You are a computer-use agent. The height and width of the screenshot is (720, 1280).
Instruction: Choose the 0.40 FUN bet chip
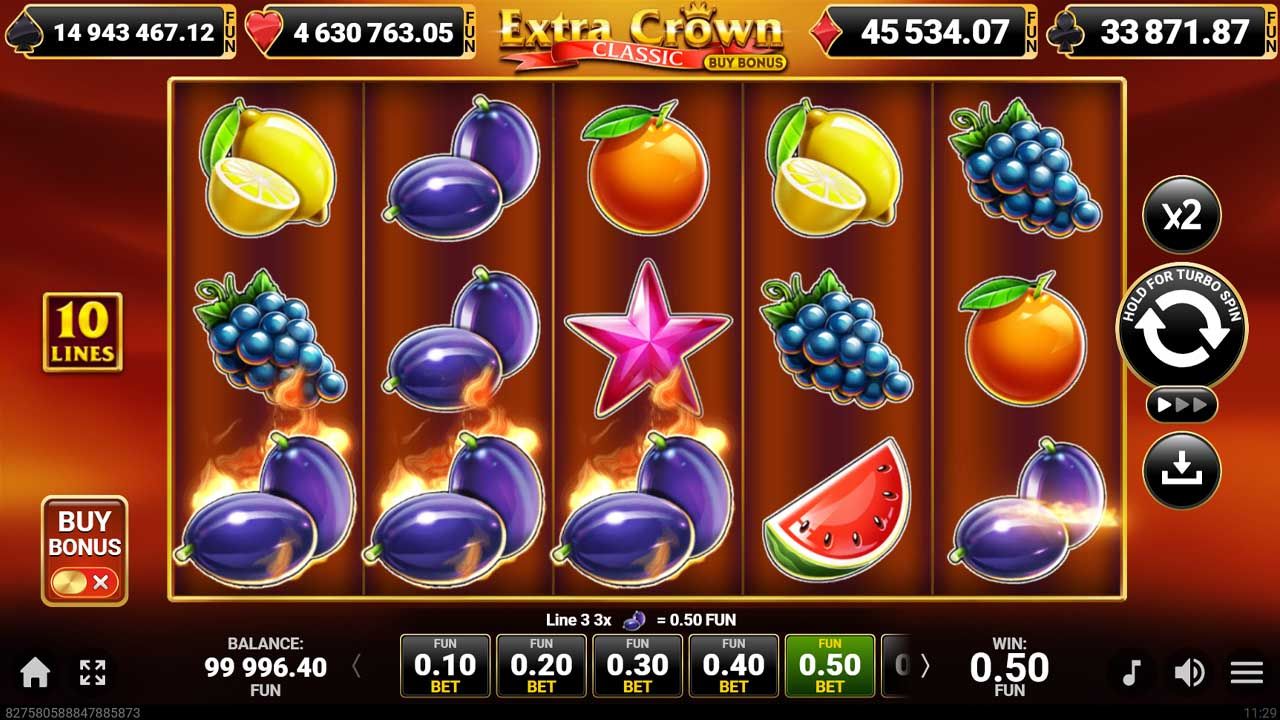(x=733, y=664)
